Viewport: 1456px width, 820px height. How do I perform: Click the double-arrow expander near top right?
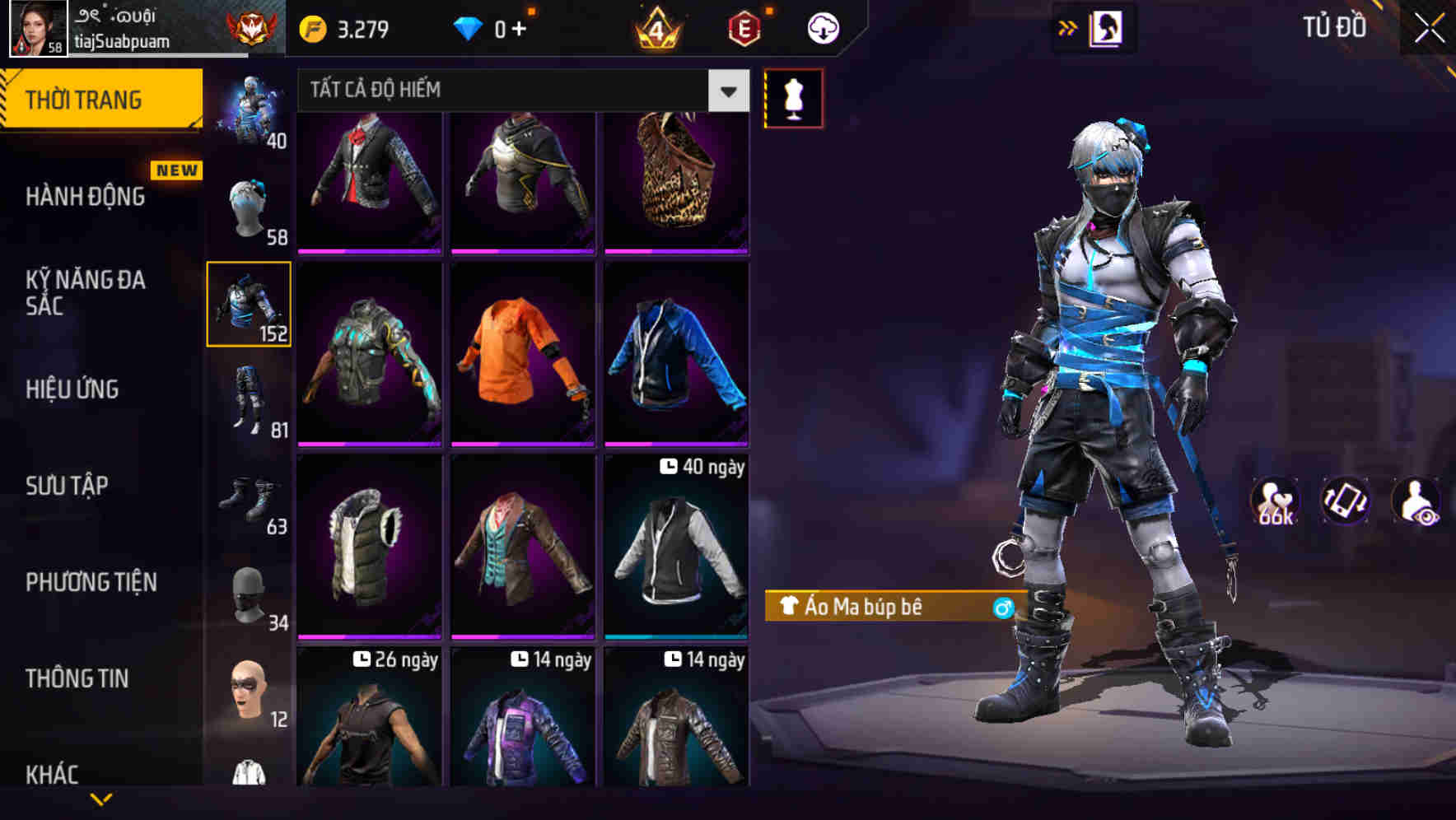pos(1067,27)
